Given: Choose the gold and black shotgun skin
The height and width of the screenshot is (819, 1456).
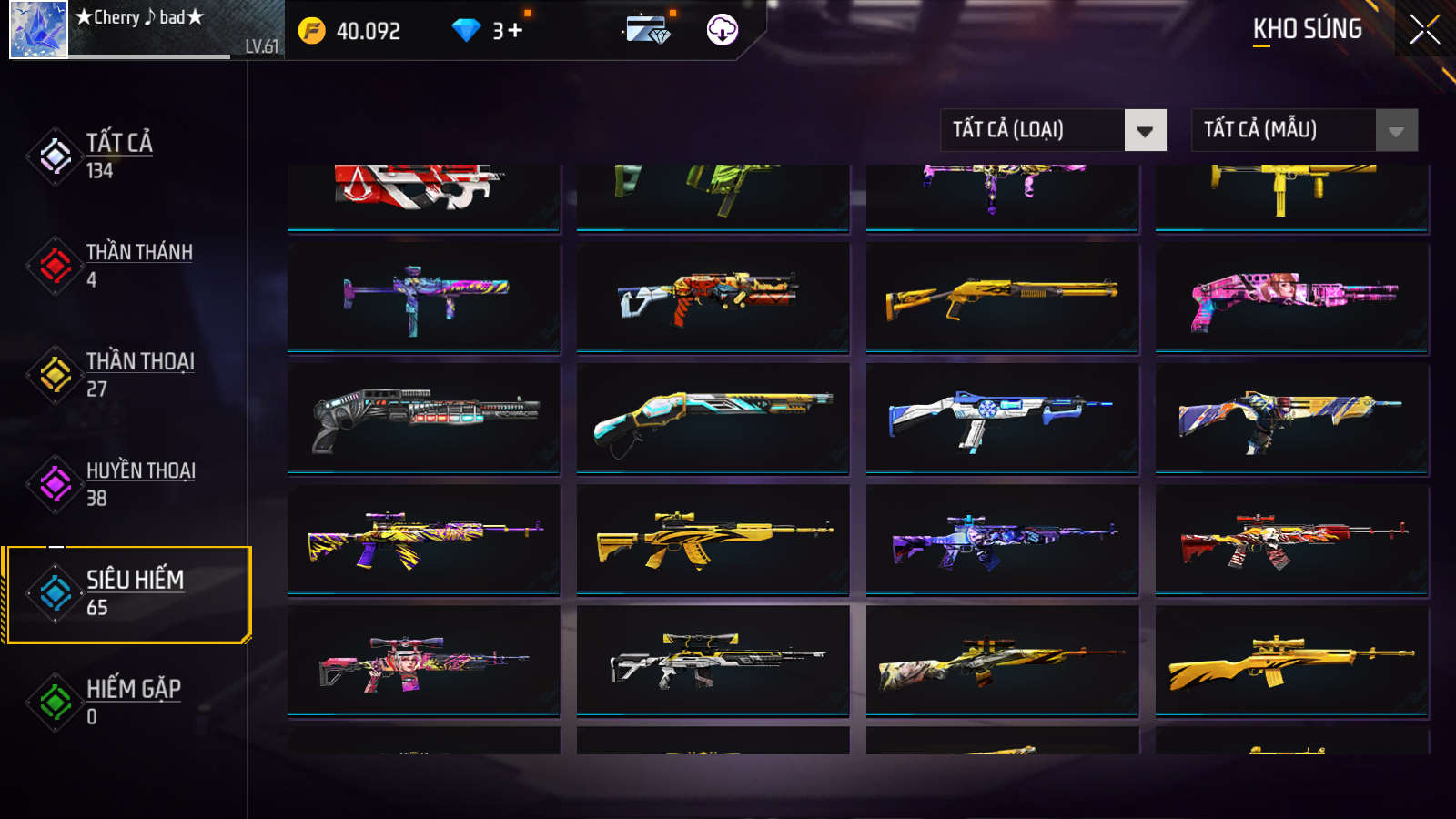Looking at the screenshot, I should [1002, 297].
